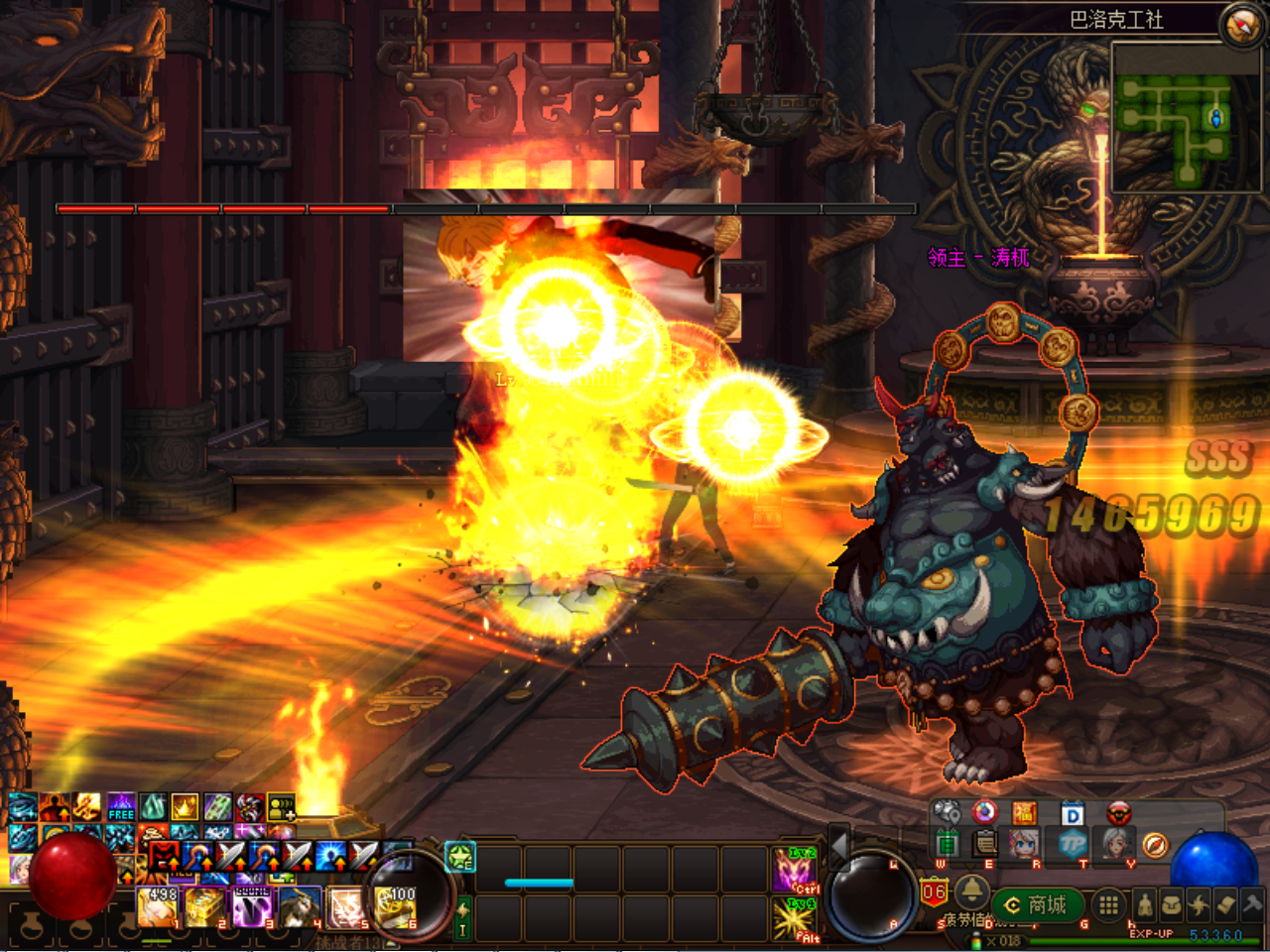1270x952 pixels.
Task: Select the red 福 lucky icon
Action: (1024, 814)
